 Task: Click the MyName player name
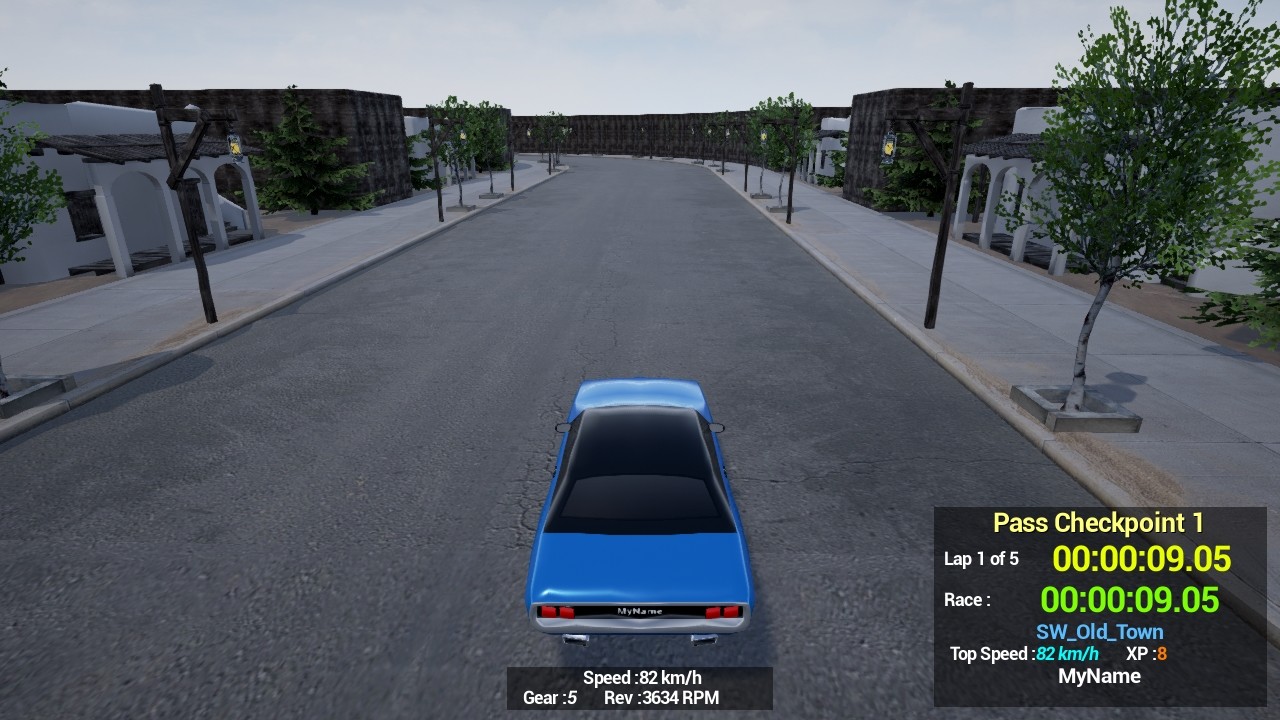(1100, 676)
